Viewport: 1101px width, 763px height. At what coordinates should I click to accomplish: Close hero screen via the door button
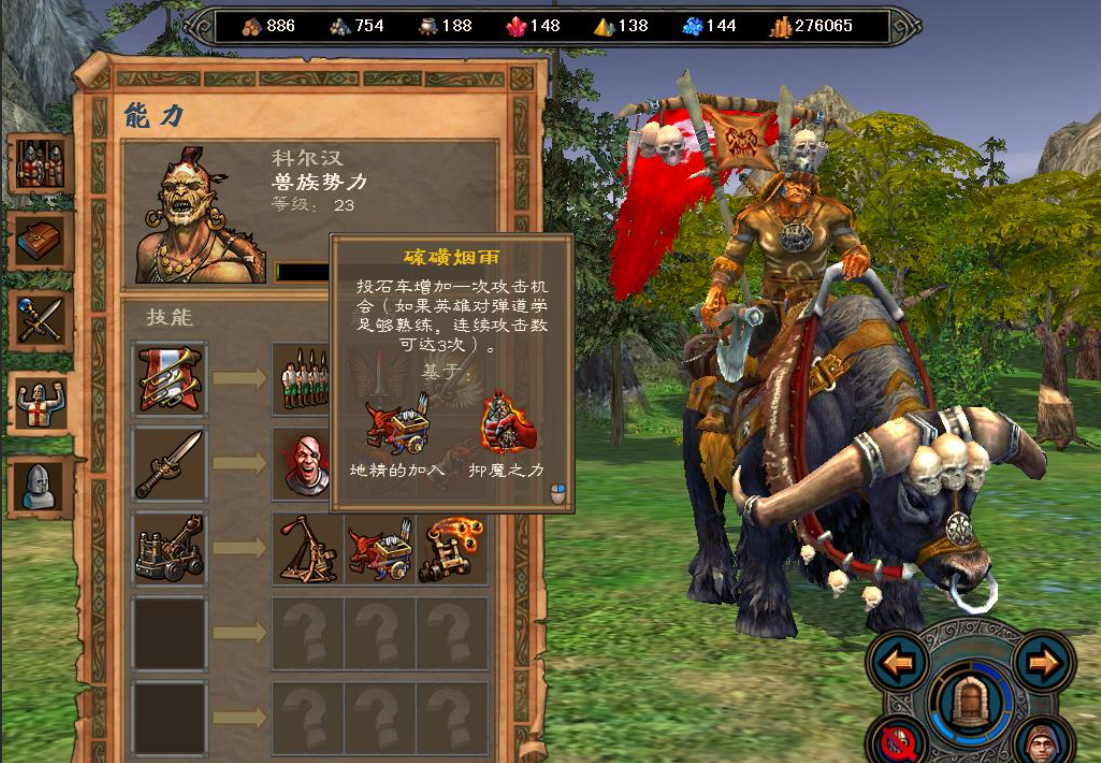[x=968, y=701]
